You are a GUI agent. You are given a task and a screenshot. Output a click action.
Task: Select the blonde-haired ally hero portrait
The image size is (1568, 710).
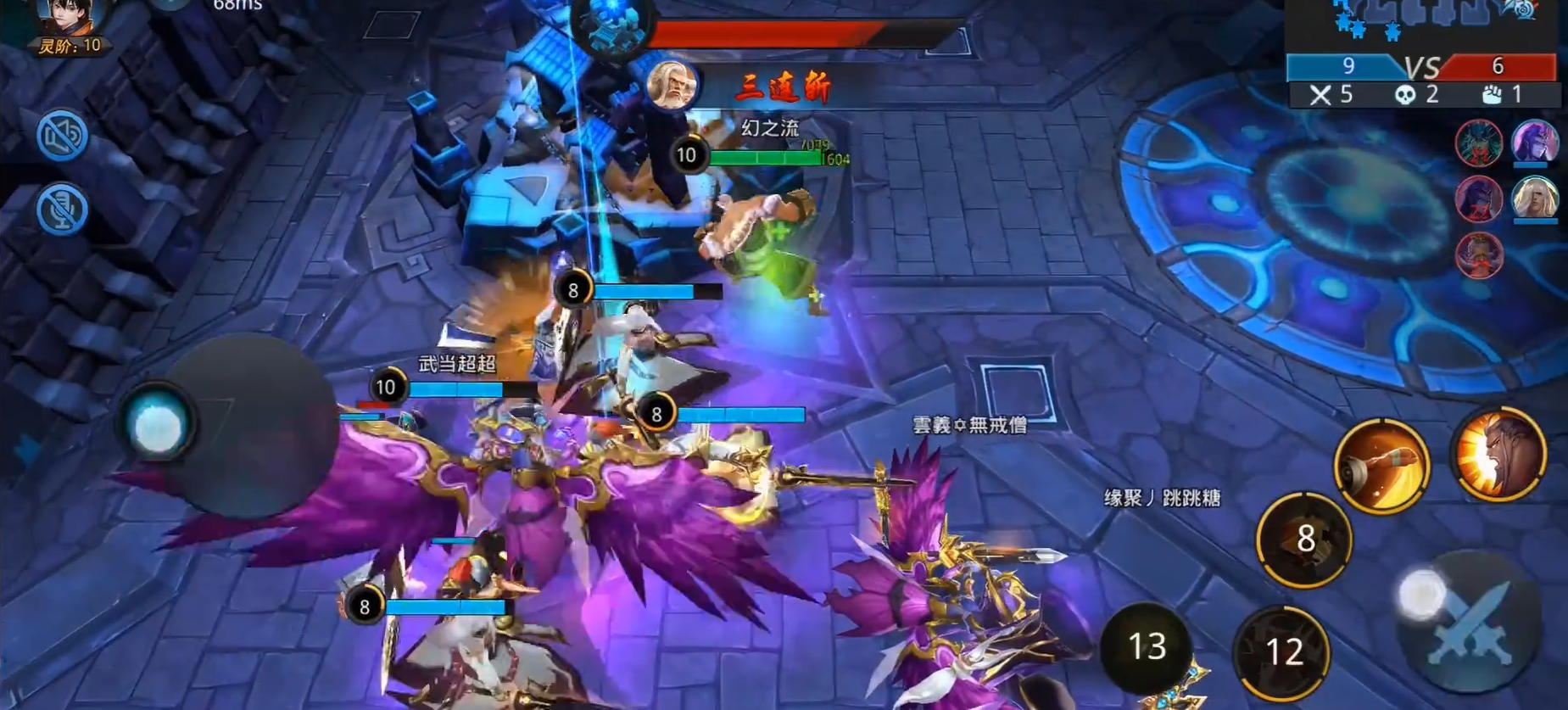point(1535,198)
